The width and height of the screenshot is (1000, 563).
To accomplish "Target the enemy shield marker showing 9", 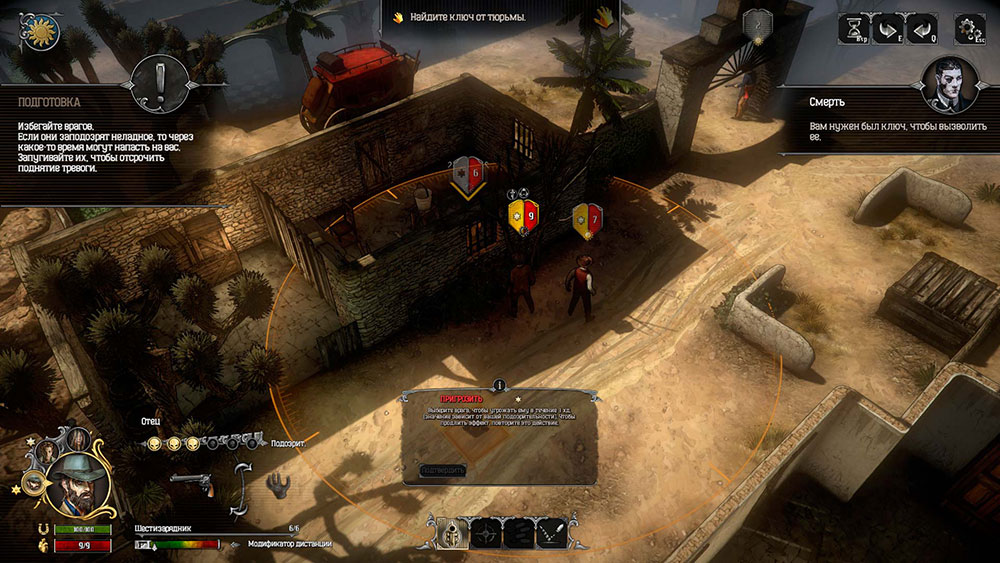I will pos(523,215).
